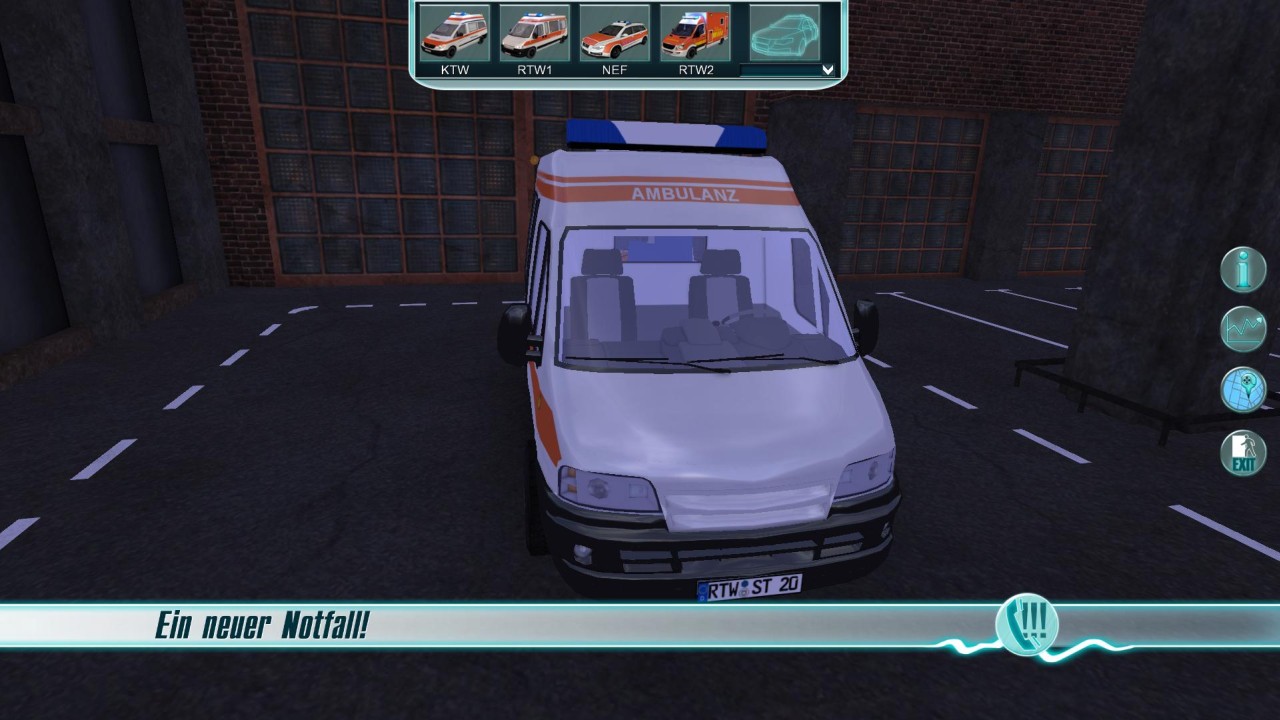Exit the game via the EXIT icon
The image size is (1280, 720).
tap(1243, 453)
